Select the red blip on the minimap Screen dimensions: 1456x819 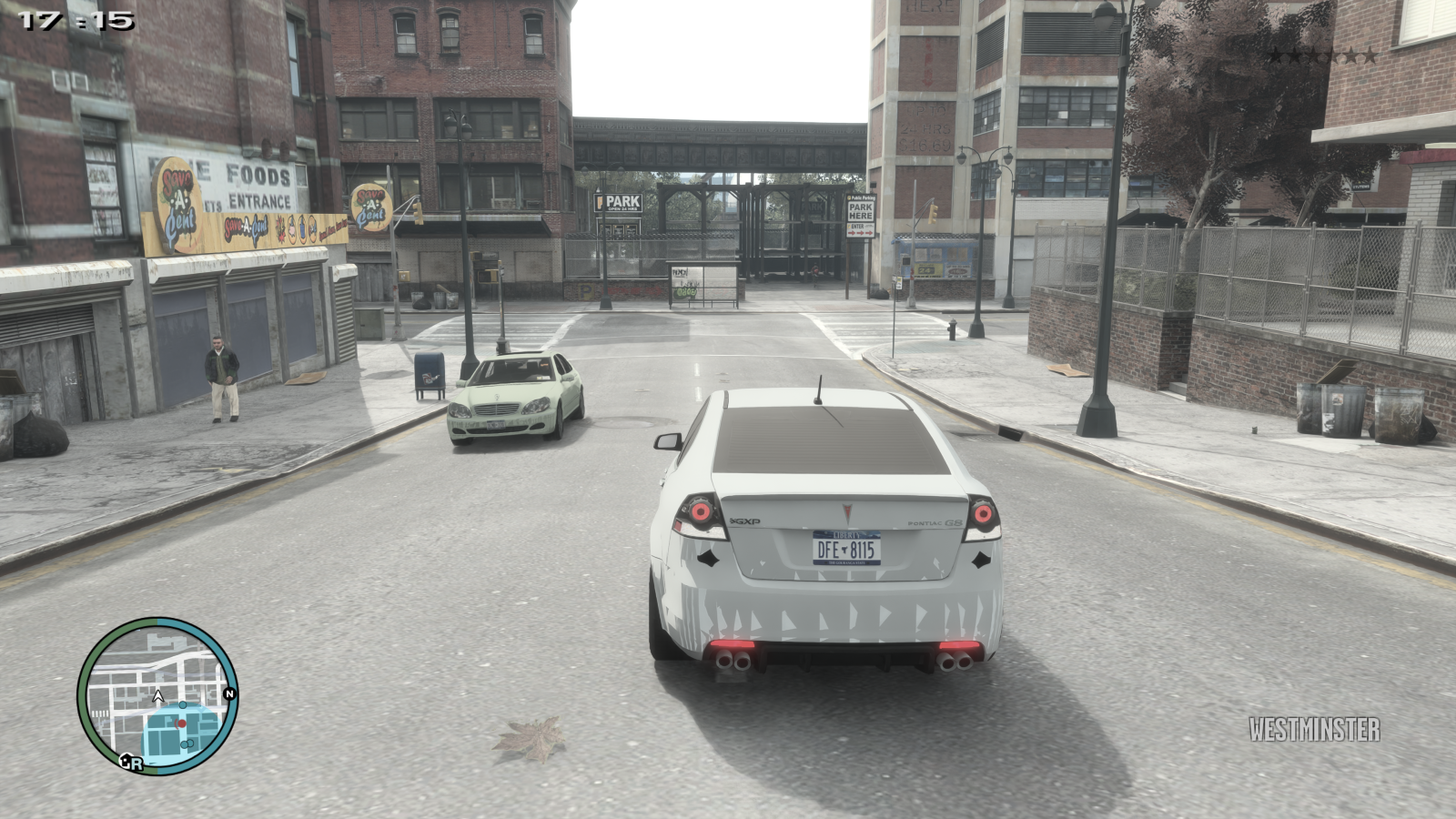[x=181, y=723]
